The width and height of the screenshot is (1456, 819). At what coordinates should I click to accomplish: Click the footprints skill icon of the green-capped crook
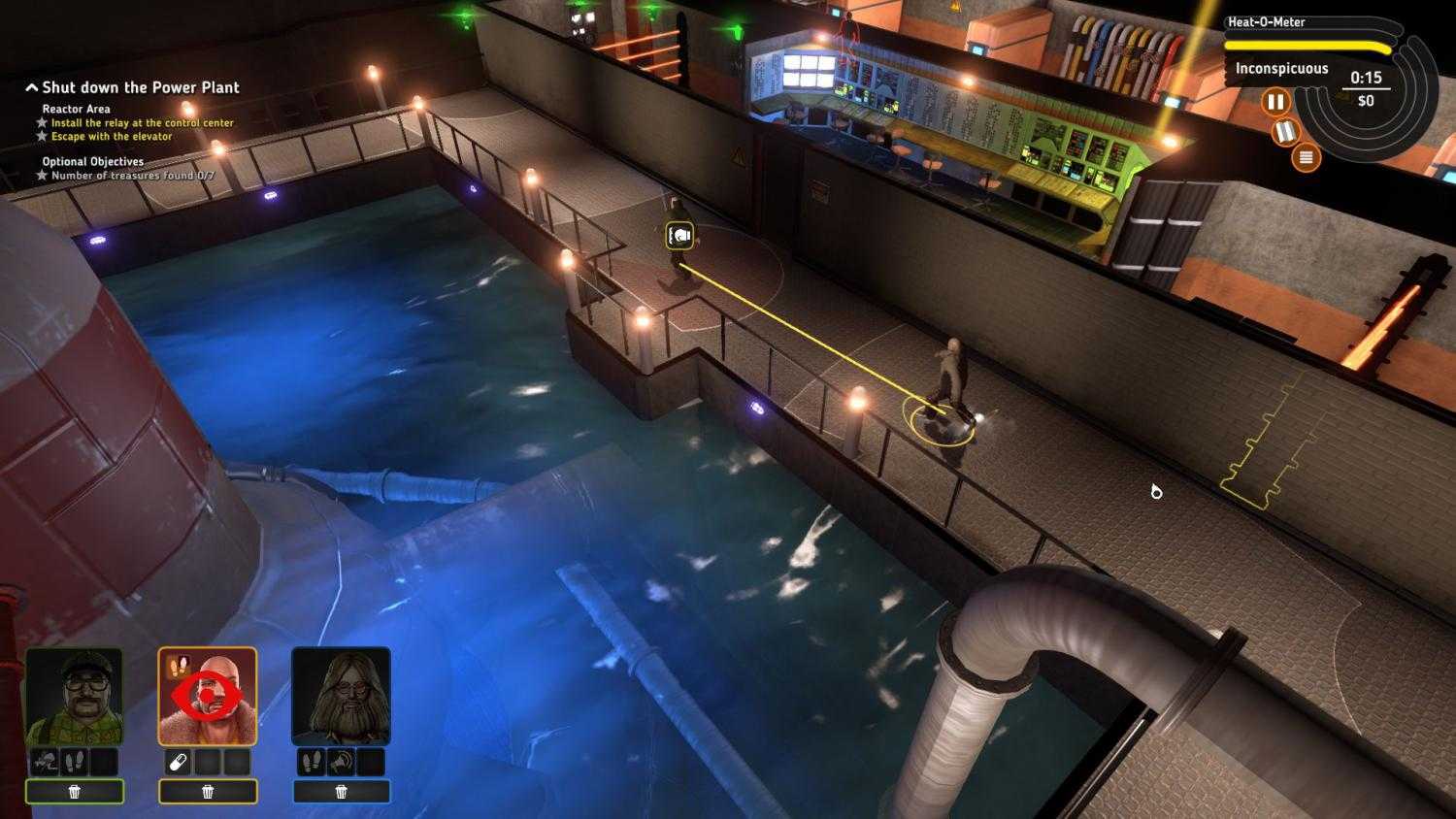pyautogui.click(x=74, y=762)
